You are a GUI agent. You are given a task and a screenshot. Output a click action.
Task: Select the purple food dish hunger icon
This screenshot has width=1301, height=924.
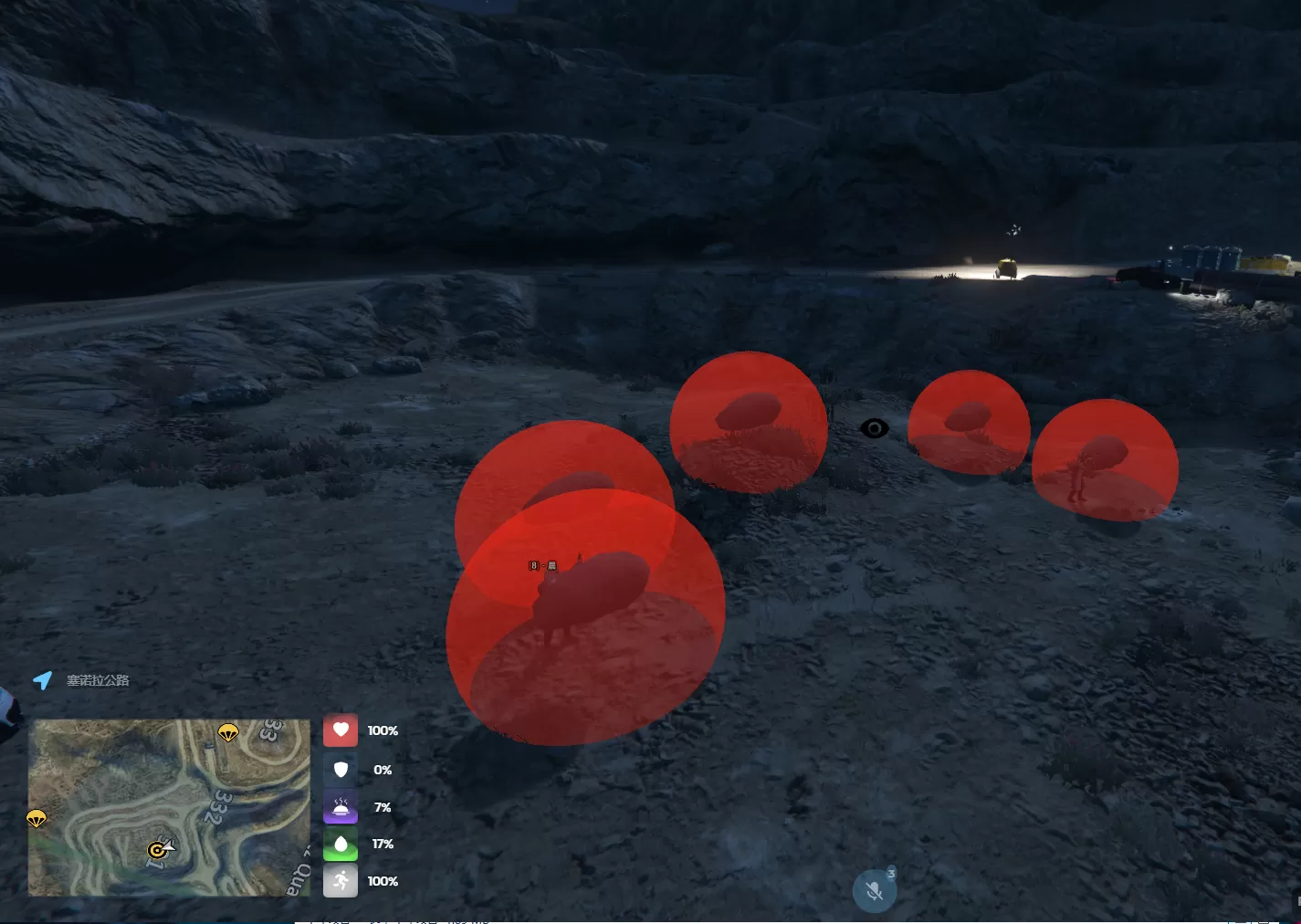(x=341, y=807)
